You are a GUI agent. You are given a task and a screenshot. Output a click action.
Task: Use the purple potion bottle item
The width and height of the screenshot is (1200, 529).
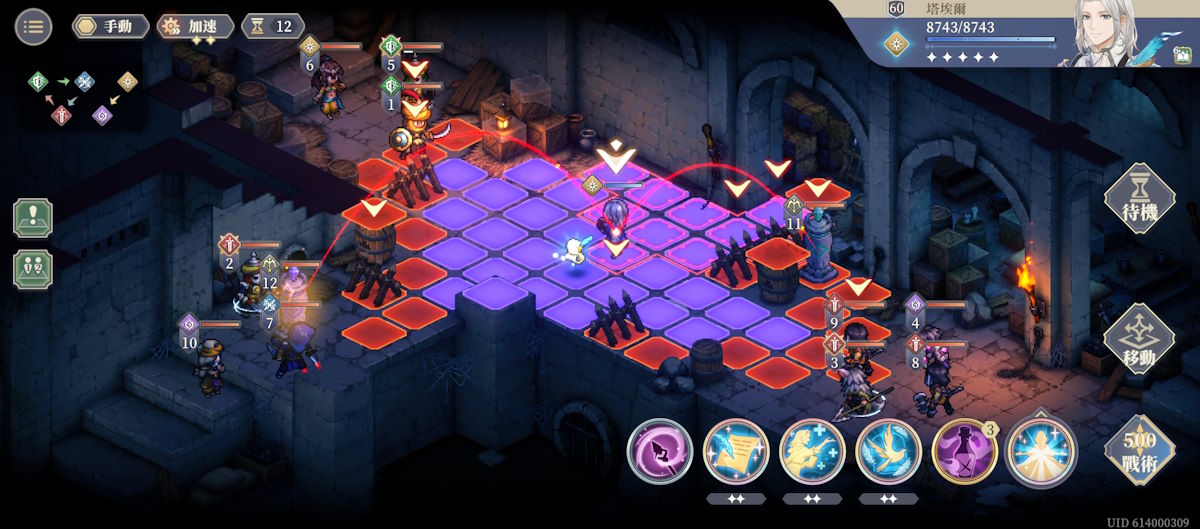tap(964, 452)
